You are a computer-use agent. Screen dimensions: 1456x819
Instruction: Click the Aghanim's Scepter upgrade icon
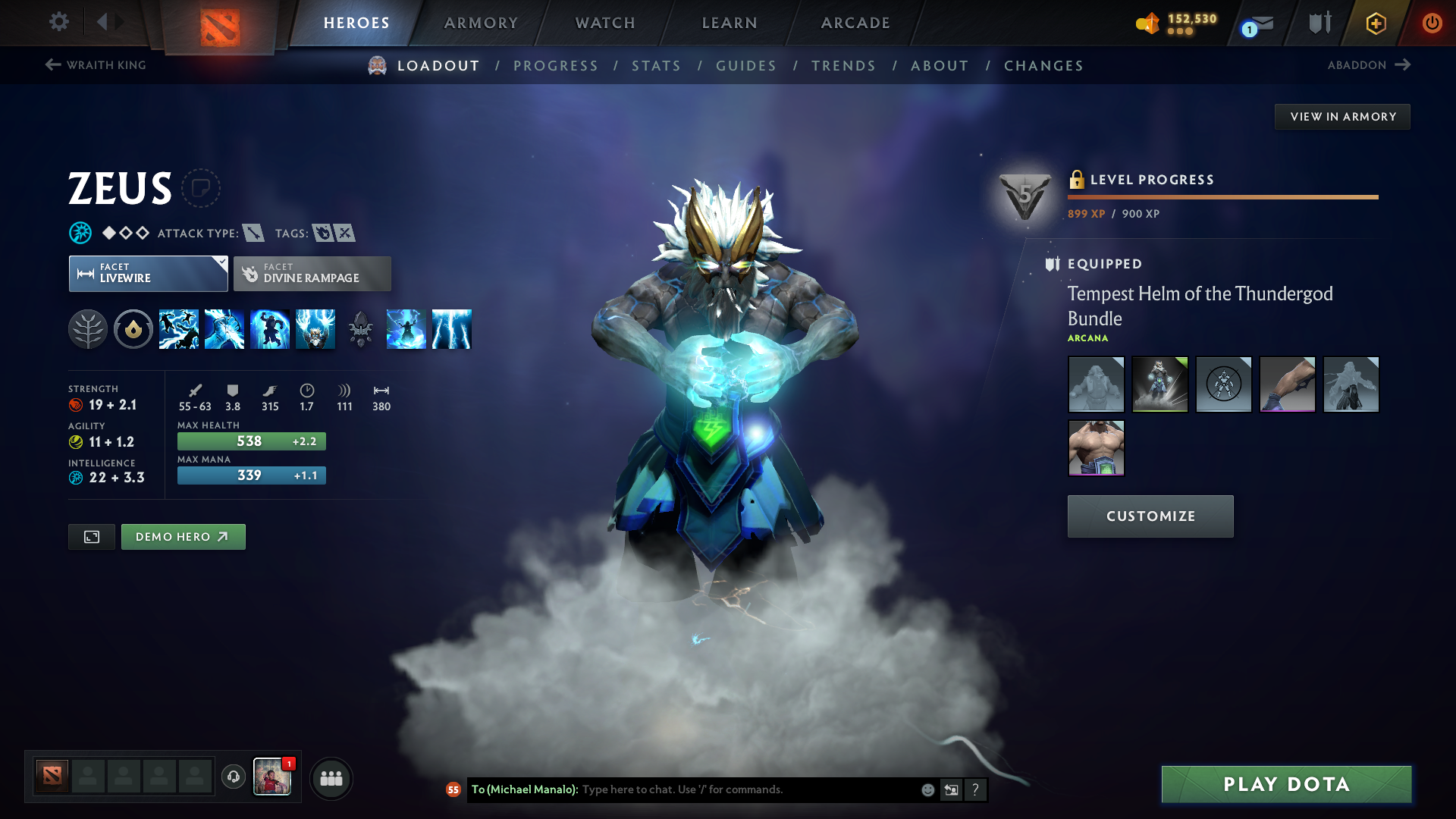361,329
